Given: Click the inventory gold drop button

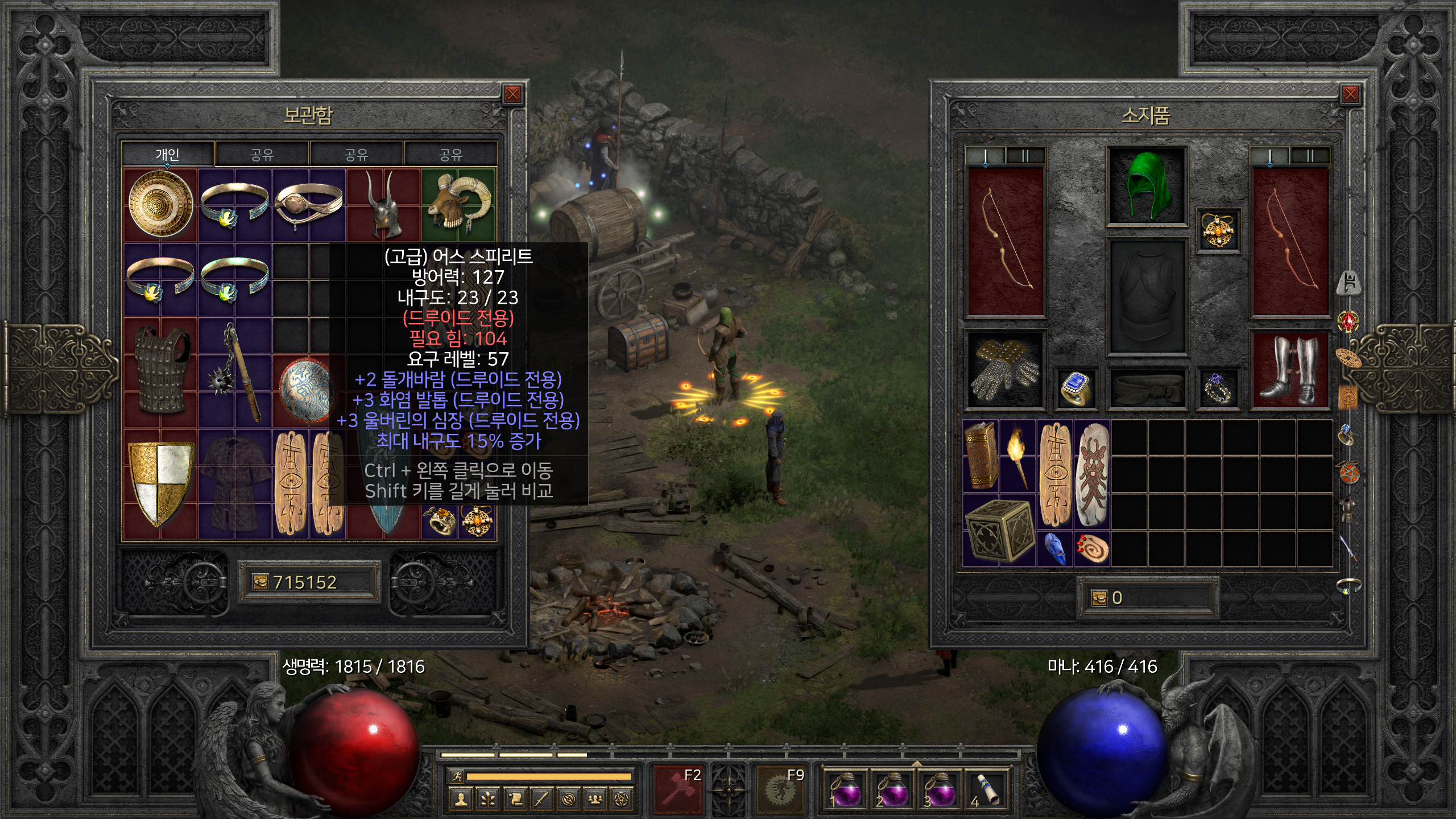Looking at the screenshot, I should click(x=1099, y=598).
